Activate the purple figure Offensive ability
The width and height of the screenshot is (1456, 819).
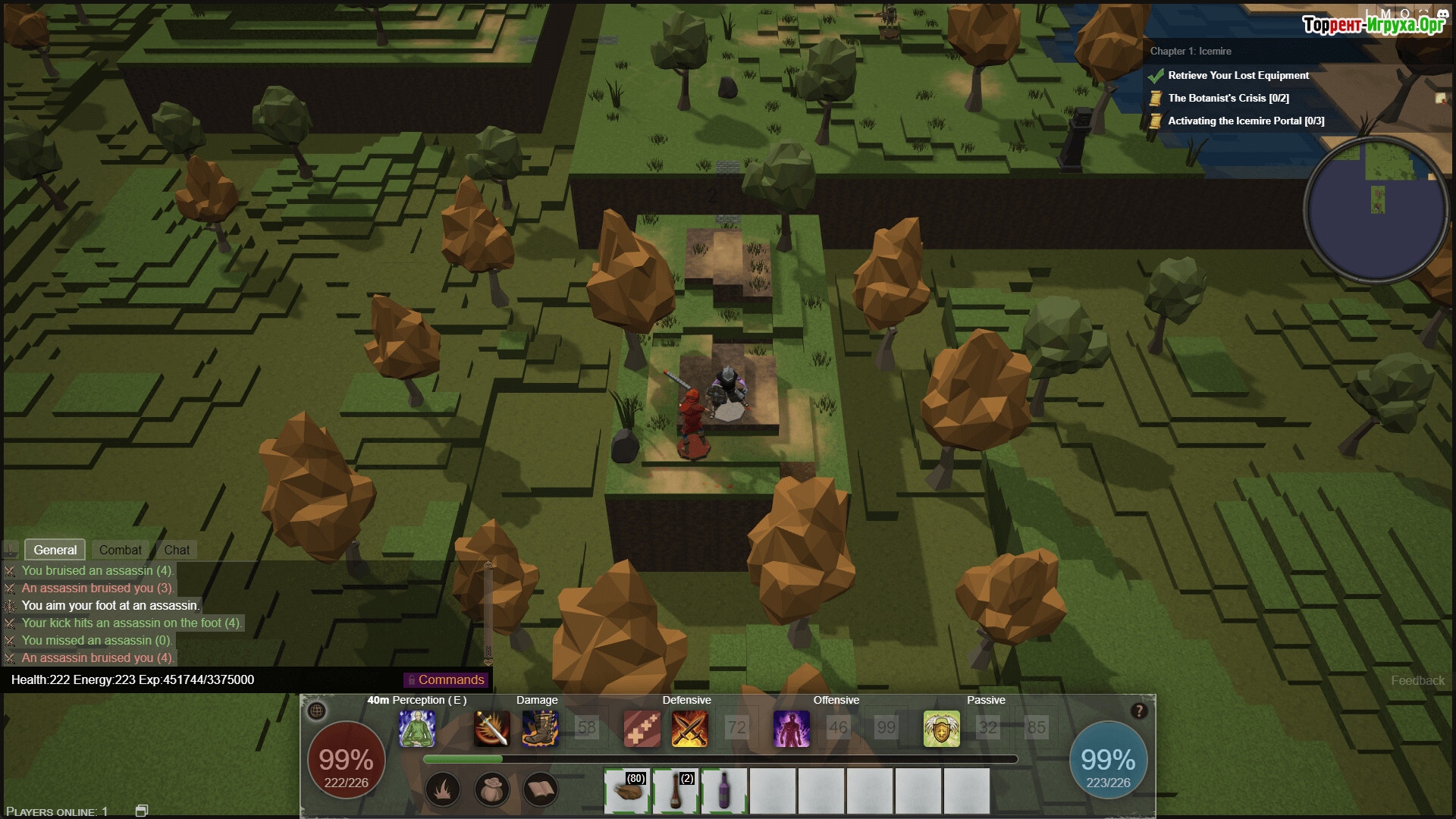click(x=791, y=729)
